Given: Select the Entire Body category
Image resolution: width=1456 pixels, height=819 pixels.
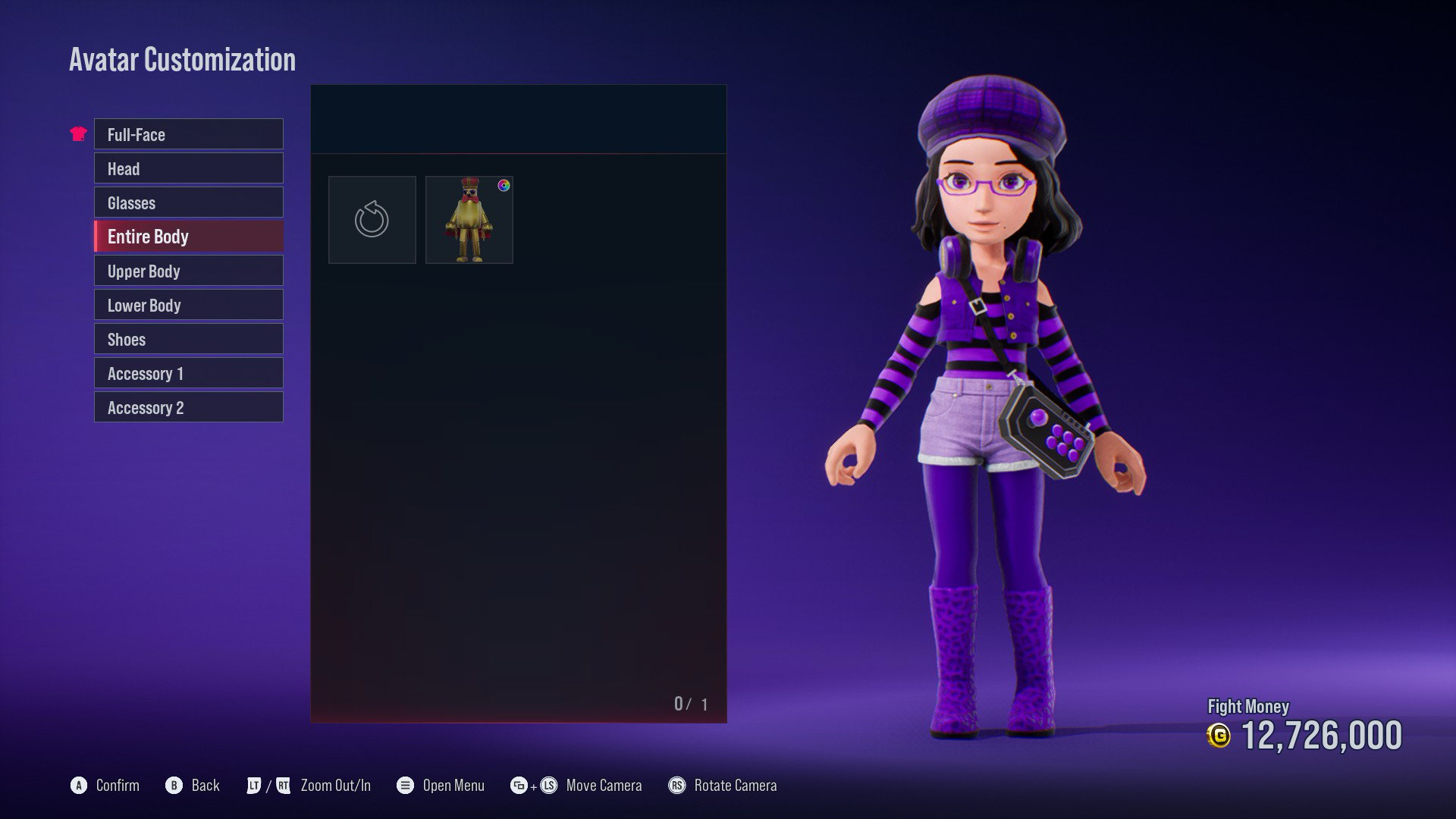Looking at the screenshot, I should [x=188, y=237].
